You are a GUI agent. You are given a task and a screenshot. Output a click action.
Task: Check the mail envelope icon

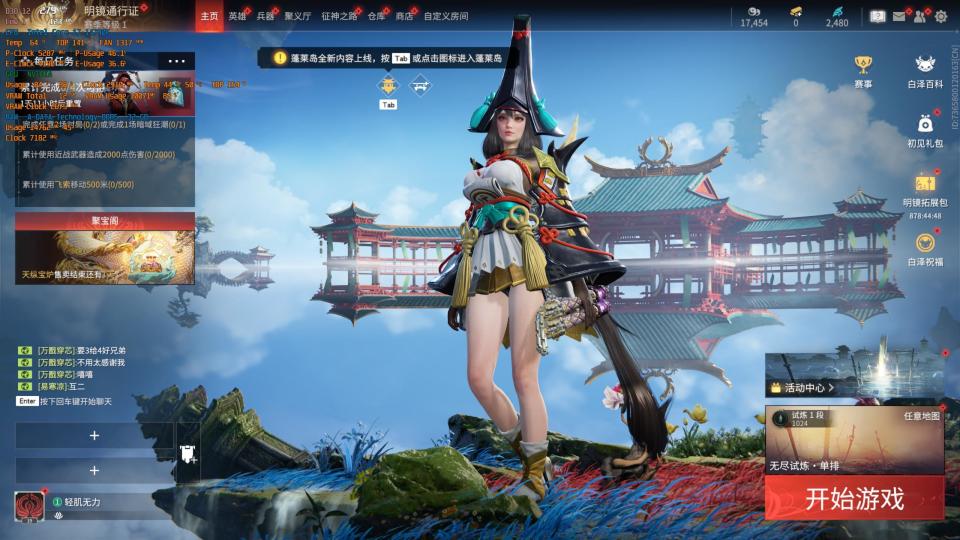899,16
